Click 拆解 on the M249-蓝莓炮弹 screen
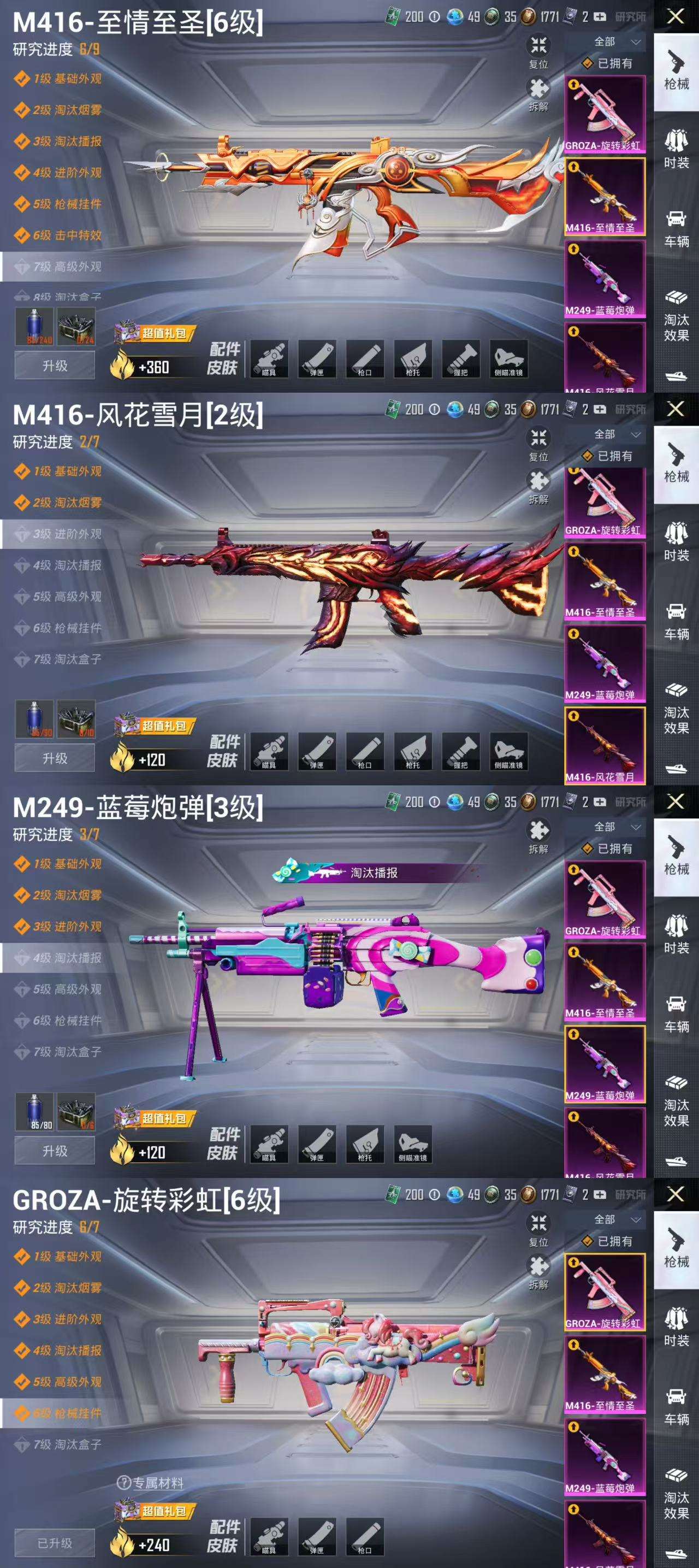699x1568 pixels. pos(538,836)
